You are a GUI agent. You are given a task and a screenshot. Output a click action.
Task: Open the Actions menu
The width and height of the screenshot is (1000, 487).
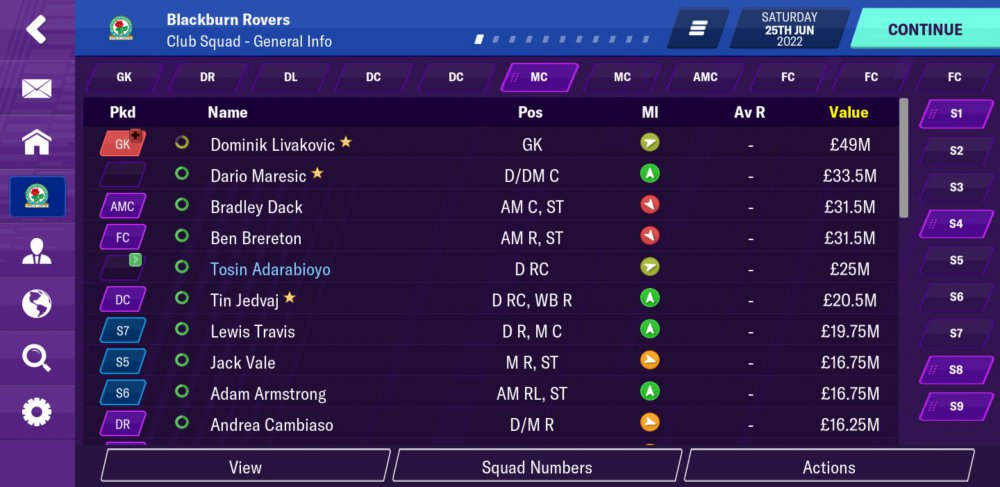tap(829, 467)
